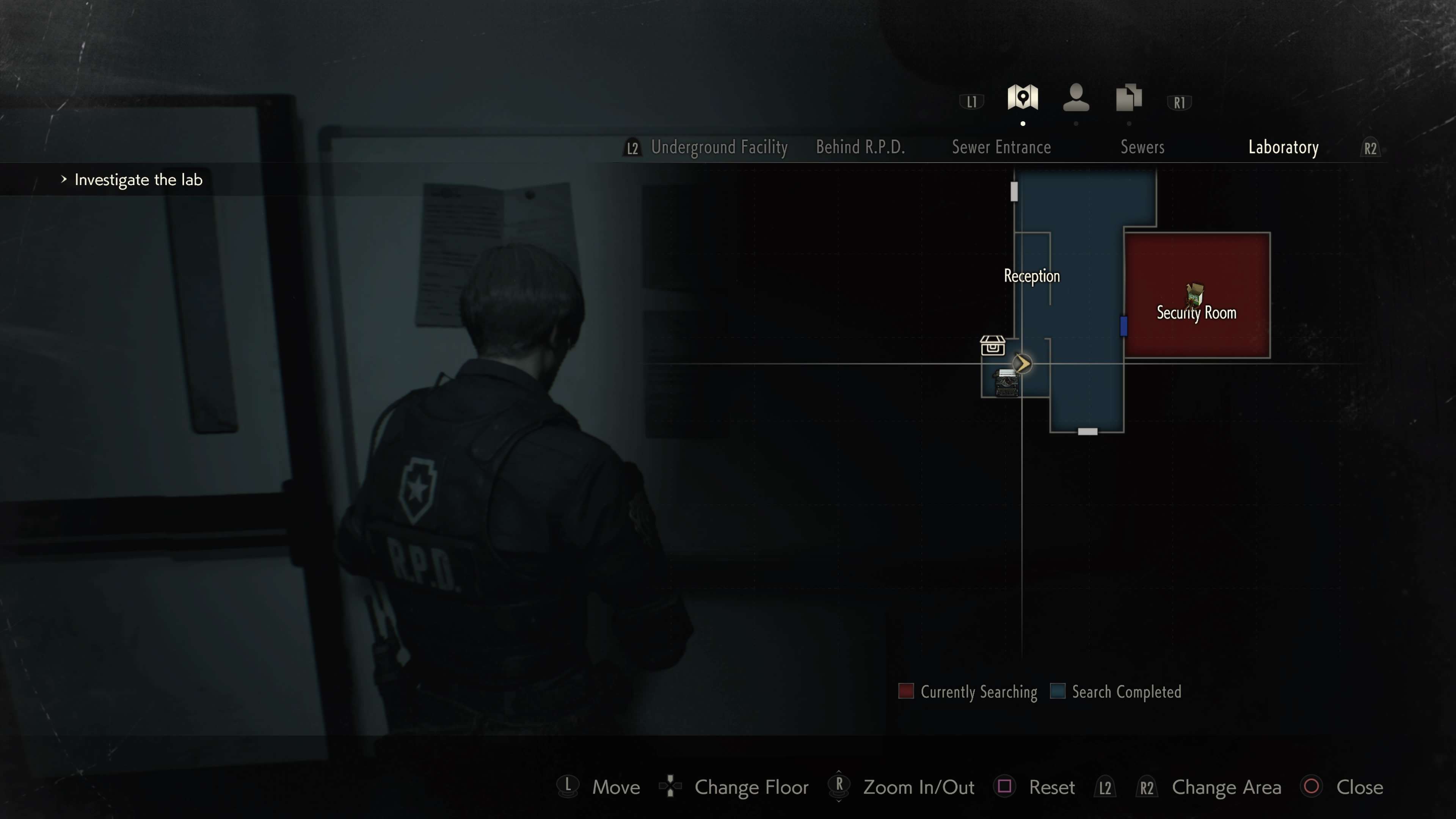Click the typewriter save point marker
Image resolution: width=1456 pixels, height=819 pixels.
pos(1006,383)
